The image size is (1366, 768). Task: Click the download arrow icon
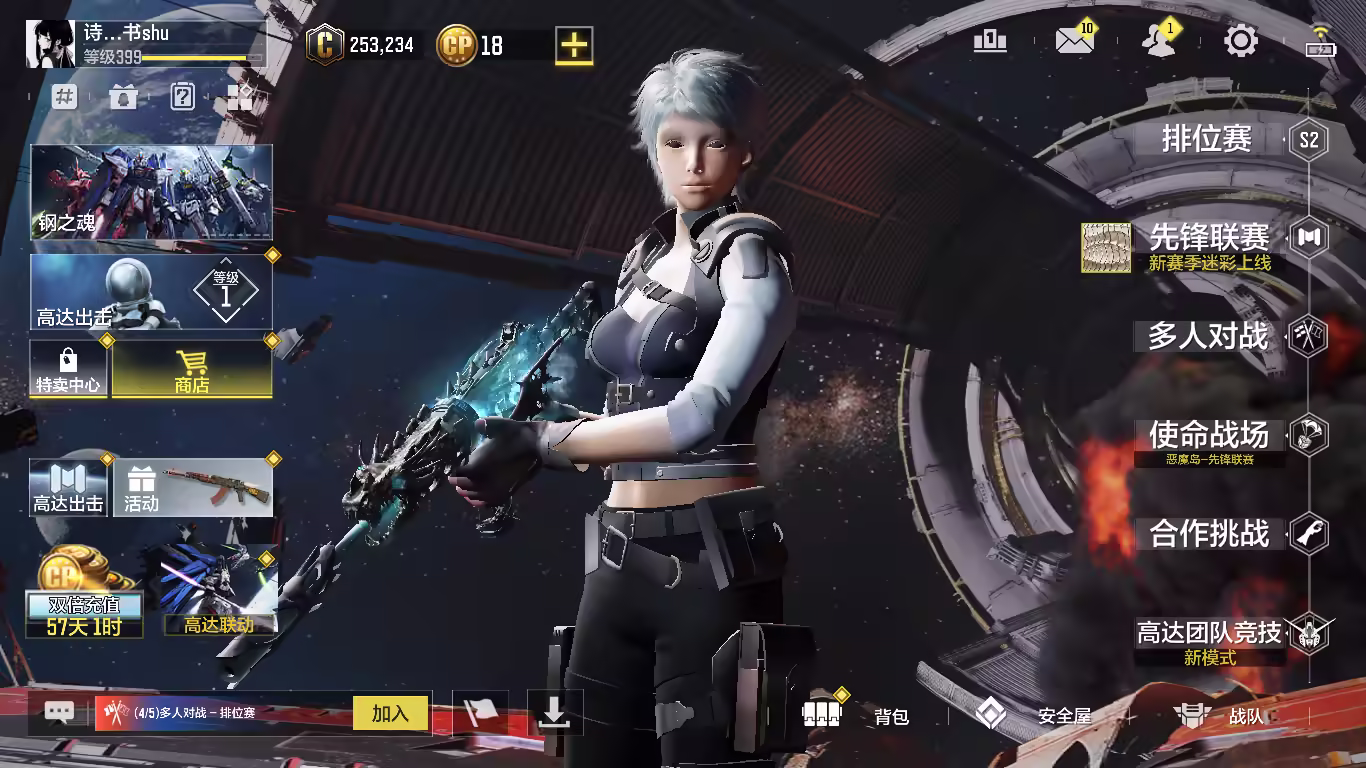click(554, 713)
